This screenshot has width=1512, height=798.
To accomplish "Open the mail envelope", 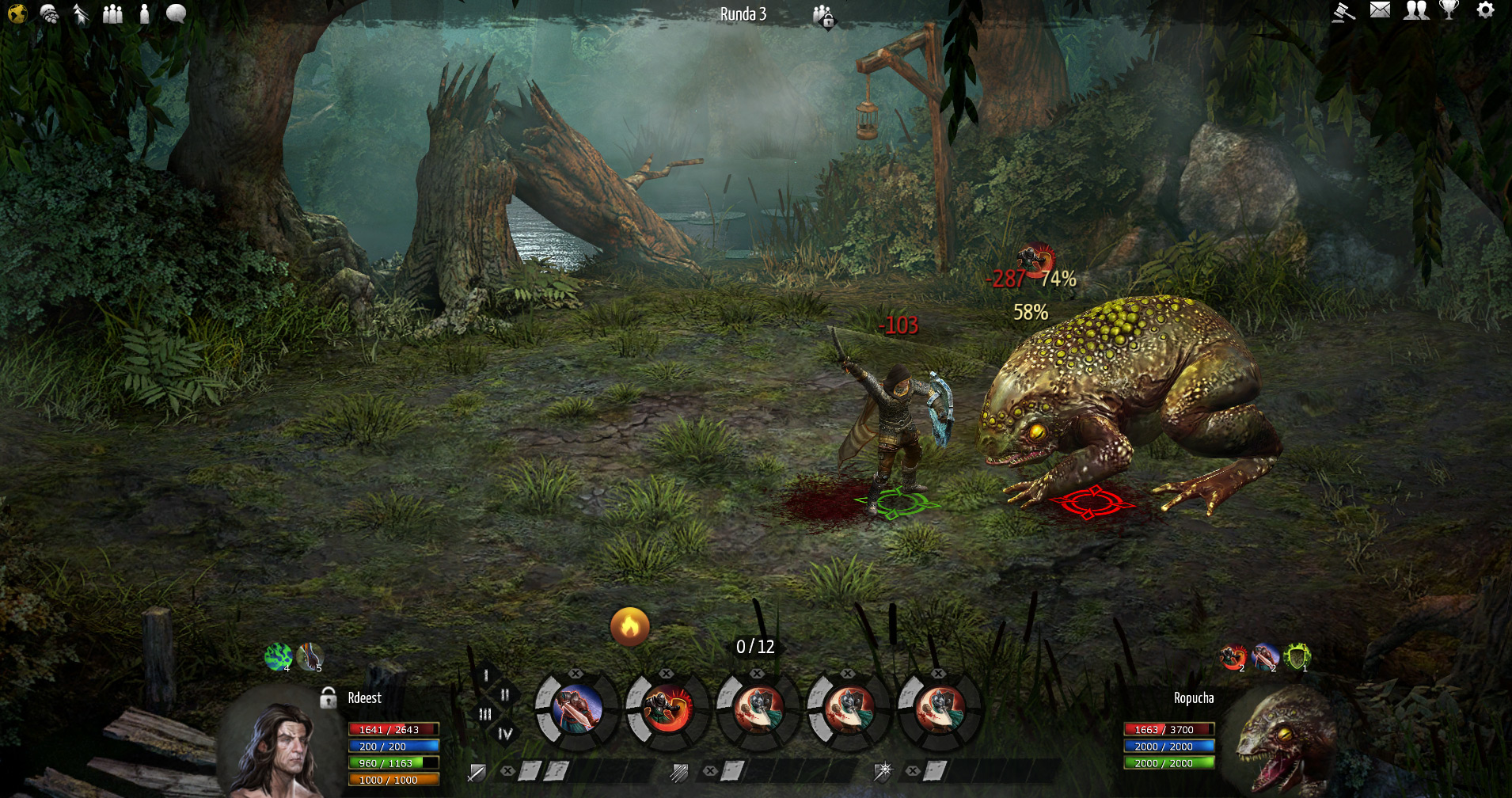I will tap(1380, 10).
